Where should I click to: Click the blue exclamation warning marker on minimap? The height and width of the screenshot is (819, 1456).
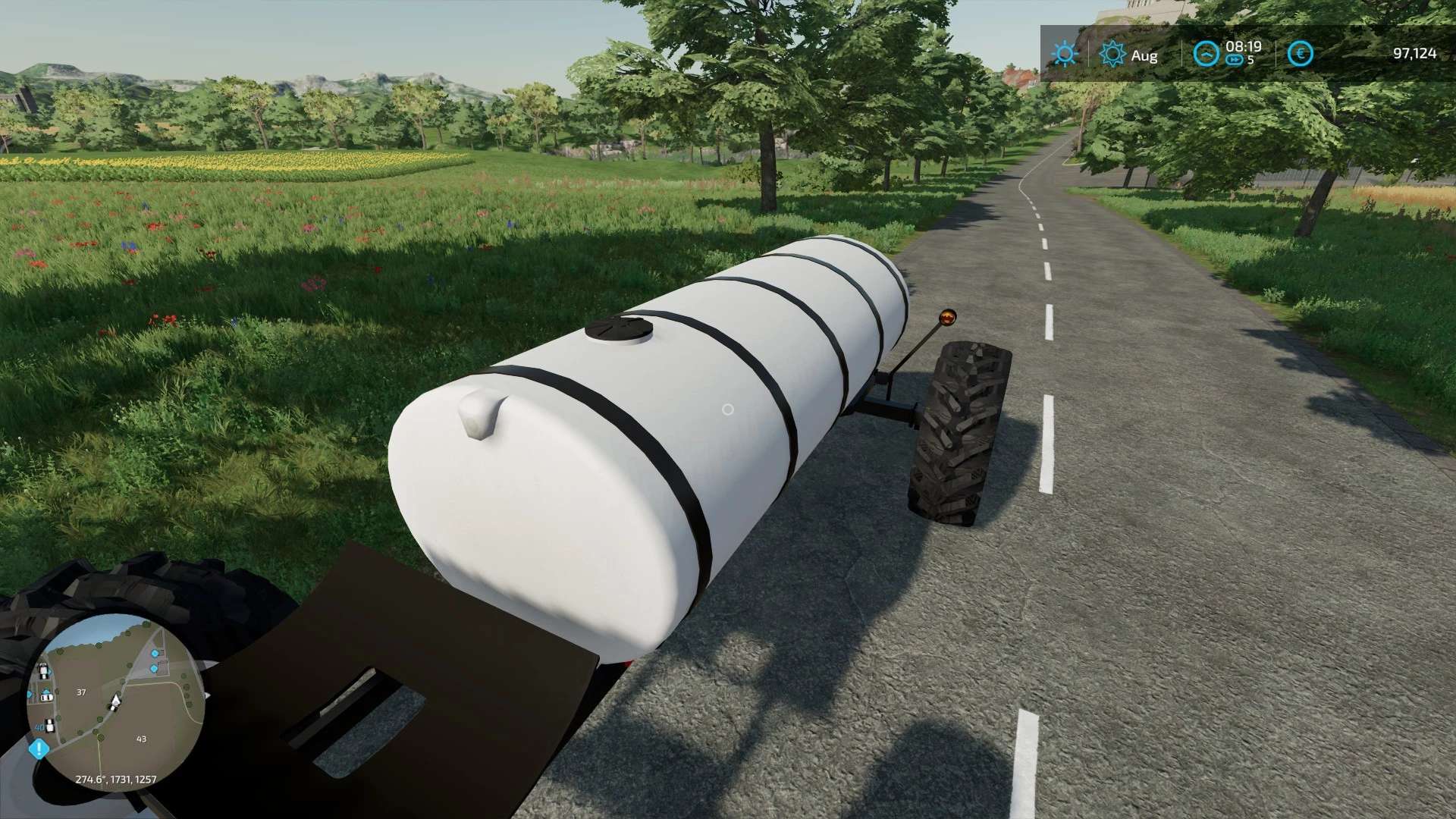tap(39, 747)
